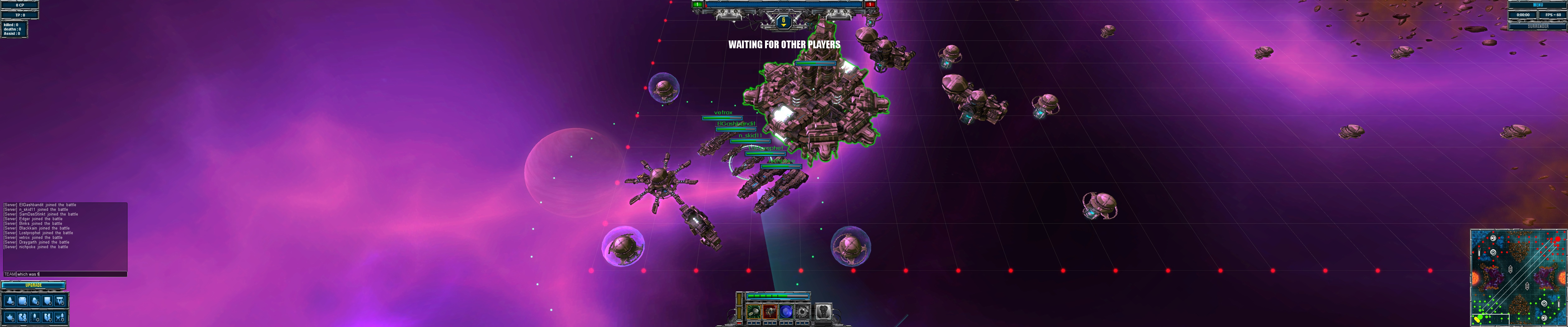The height and width of the screenshot is (327, 1568).
Task: Select the armor plate upgrade icon
Action: 22,301
